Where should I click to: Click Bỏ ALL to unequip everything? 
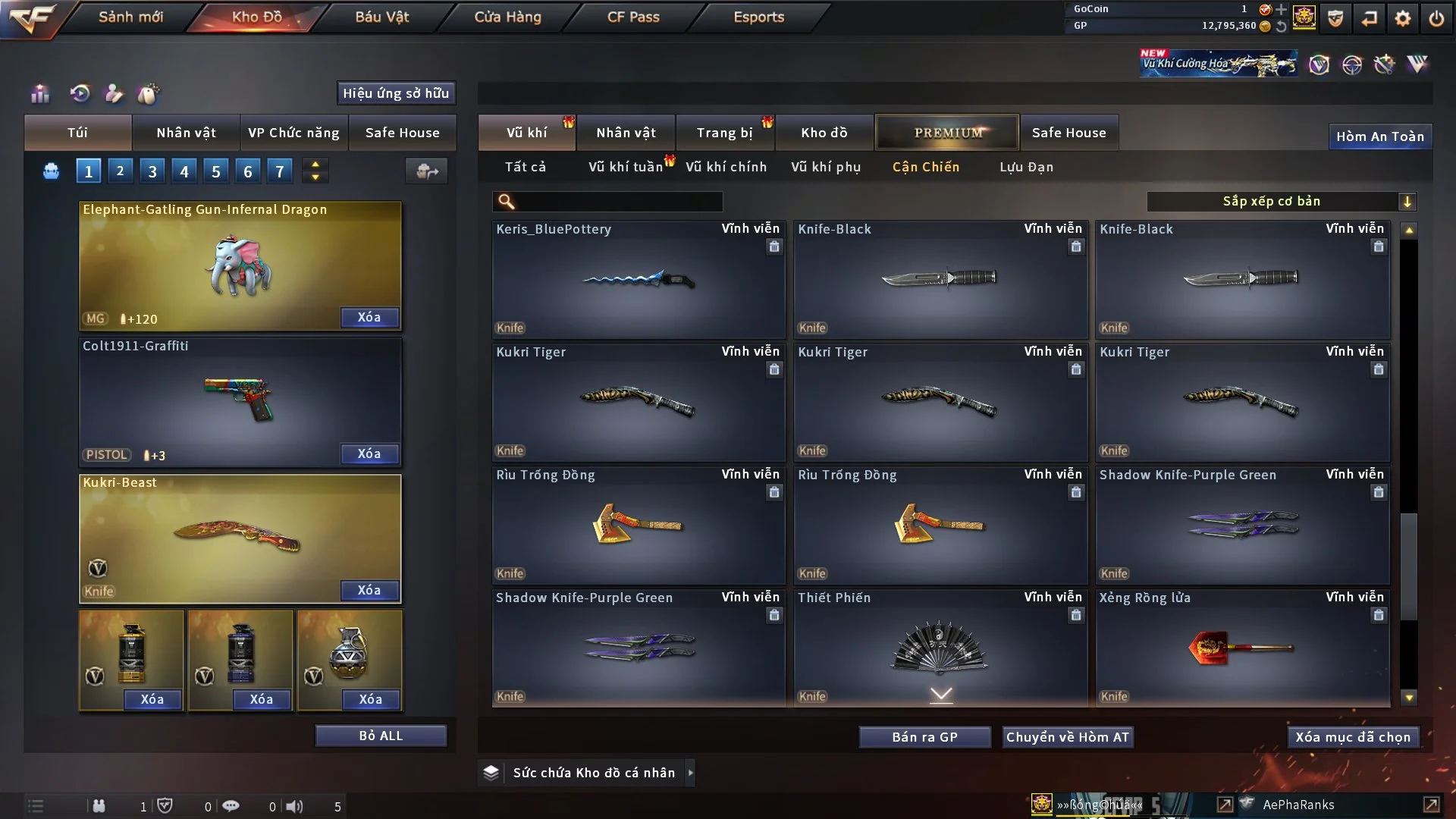coord(381,736)
